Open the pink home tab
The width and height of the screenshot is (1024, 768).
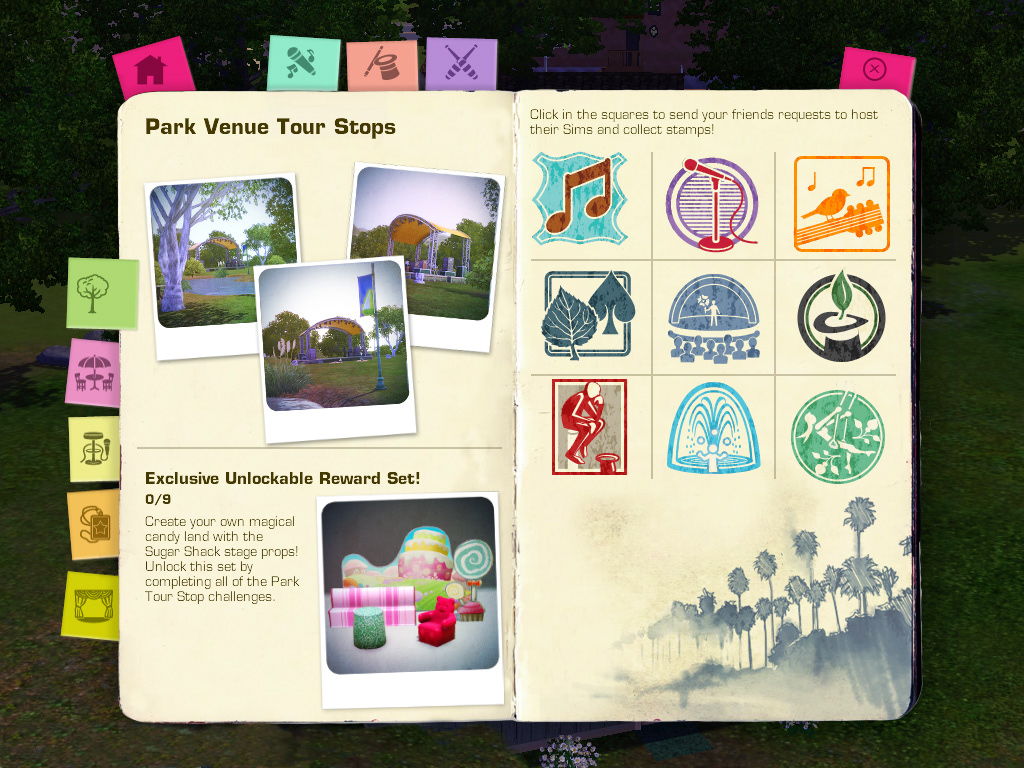[x=152, y=70]
